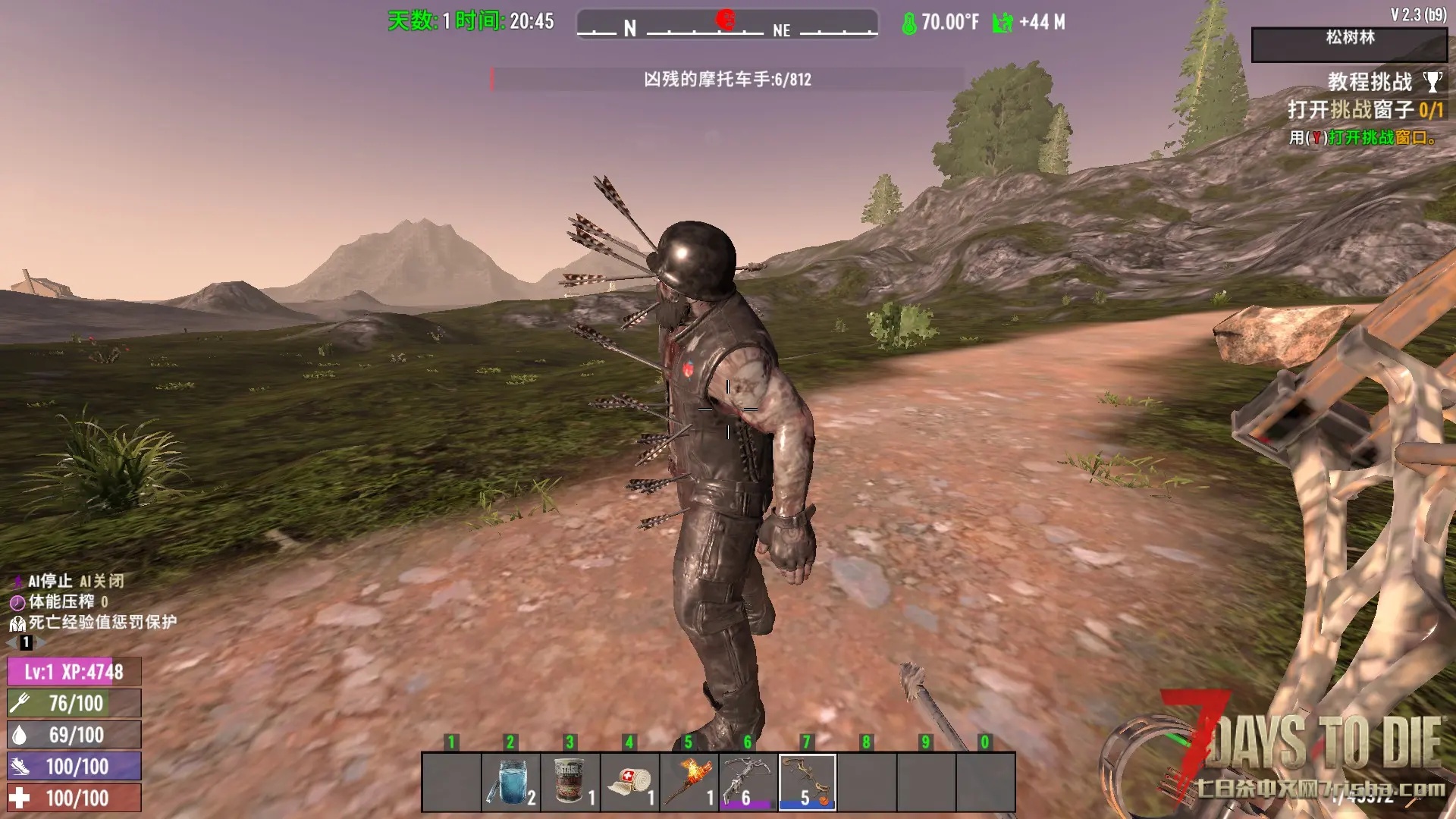The width and height of the screenshot is (1456, 819).
Task: Choose the first aid bandage slot
Action: [x=629, y=782]
